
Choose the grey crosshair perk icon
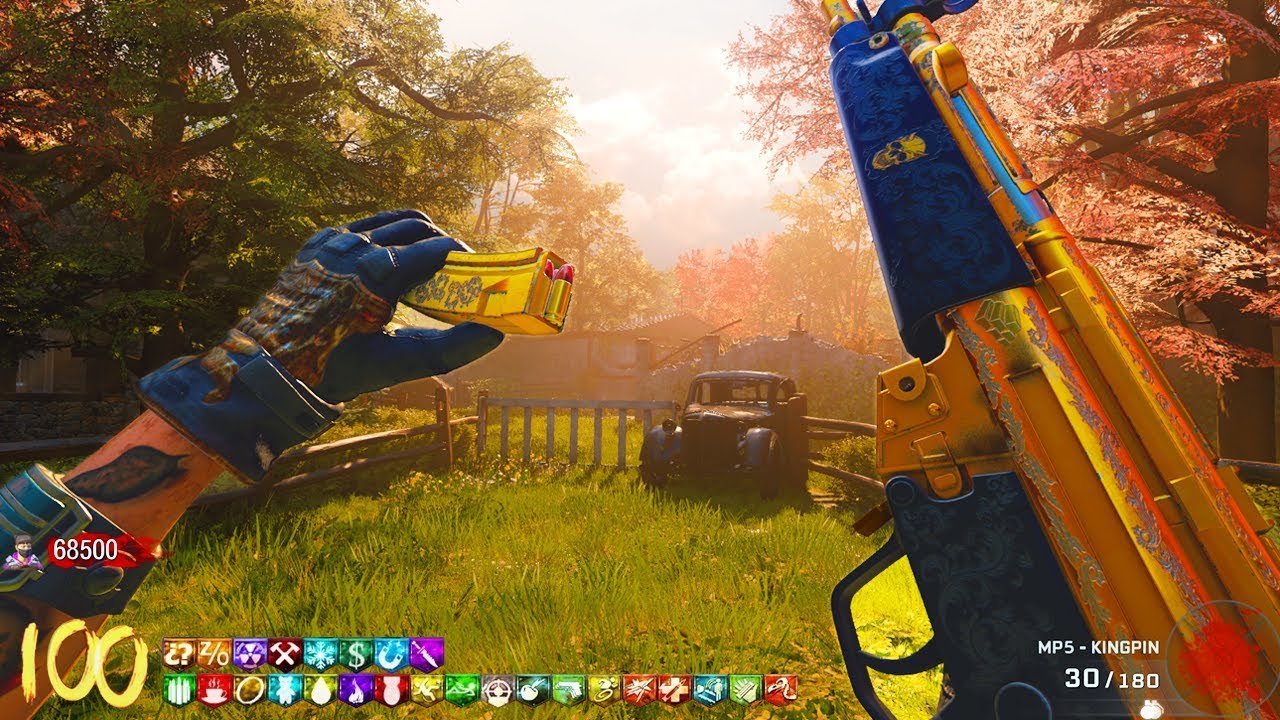click(497, 689)
